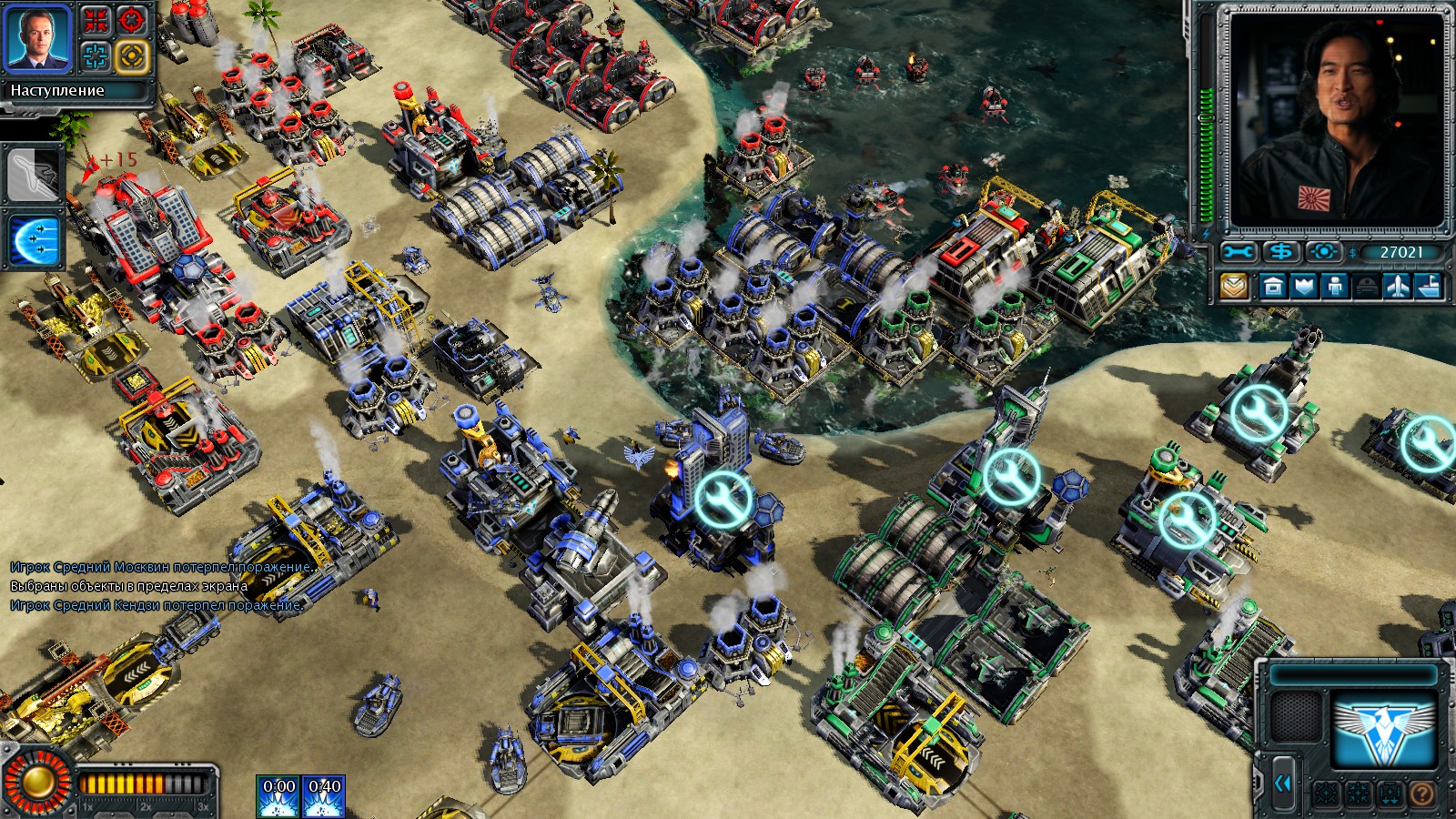Click the leftmost minimap zoom icon
The image size is (1456, 819).
coord(1327,793)
